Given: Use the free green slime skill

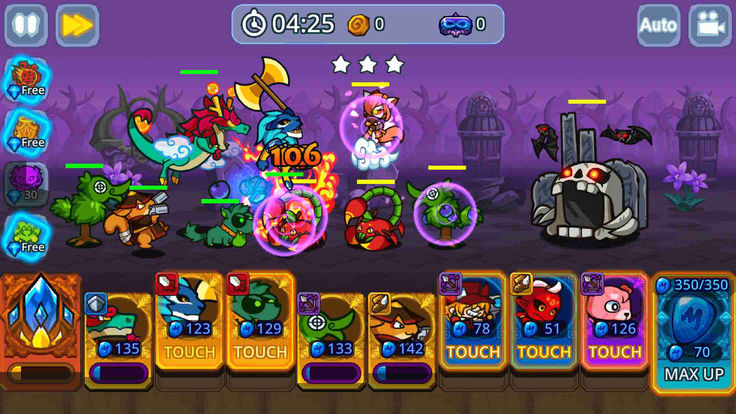Looking at the screenshot, I should 27,235.
